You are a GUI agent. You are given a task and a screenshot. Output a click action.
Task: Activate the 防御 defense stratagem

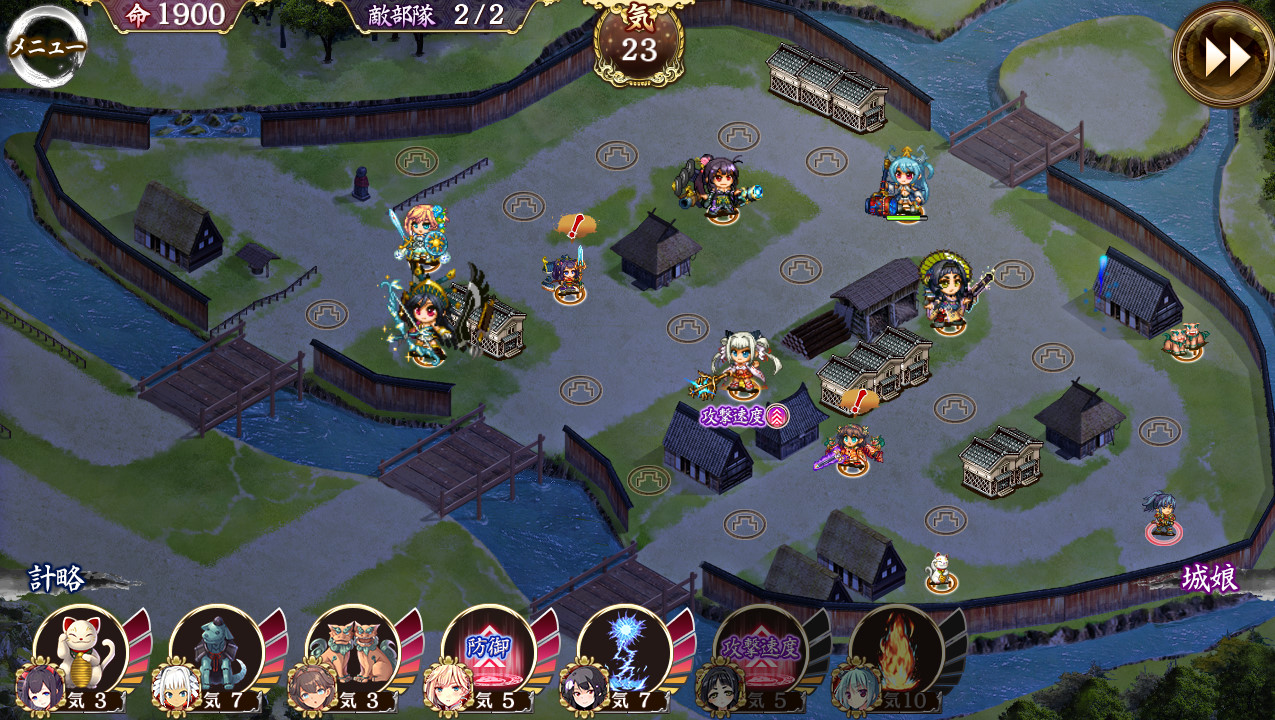489,652
